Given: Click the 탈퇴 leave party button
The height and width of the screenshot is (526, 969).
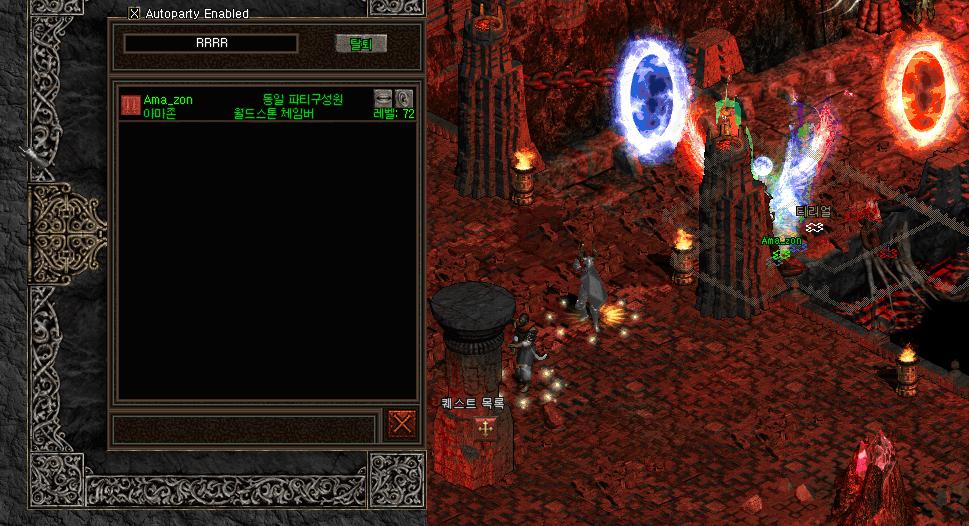Looking at the screenshot, I should pyautogui.click(x=360, y=44).
